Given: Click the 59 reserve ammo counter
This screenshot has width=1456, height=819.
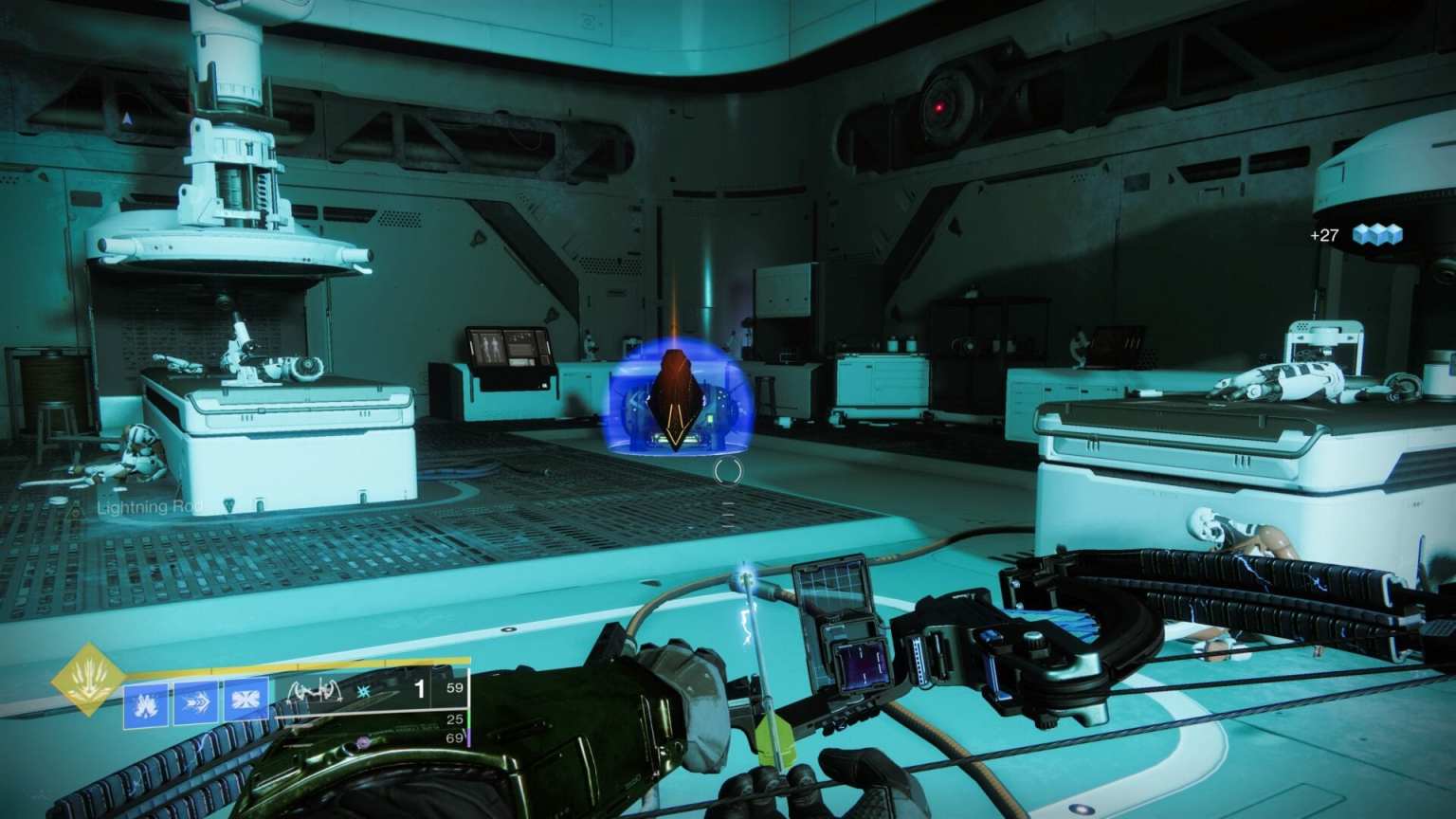Looking at the screenshot, I should tap(456, 687).
